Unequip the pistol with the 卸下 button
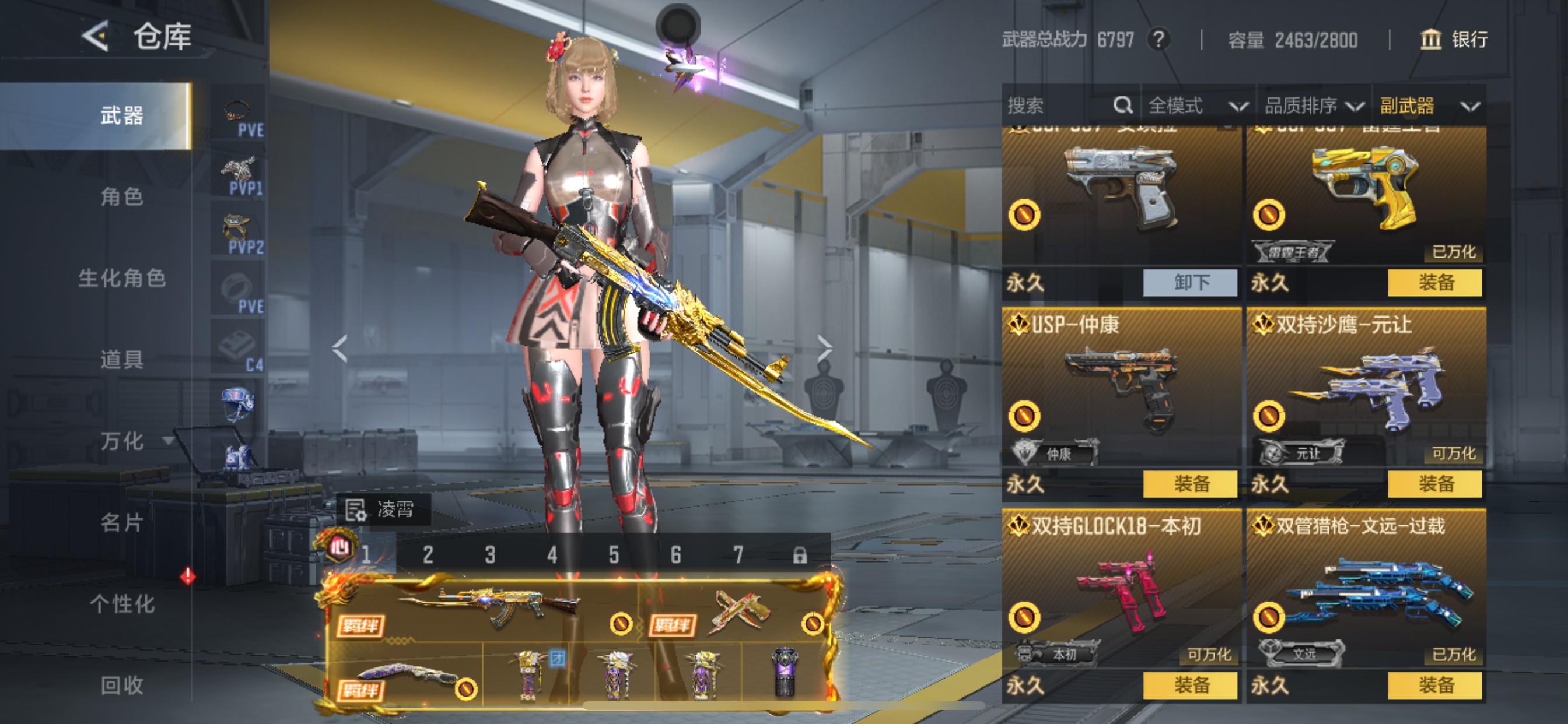Screen dimensions: 1568x724 click(1190, 283)
